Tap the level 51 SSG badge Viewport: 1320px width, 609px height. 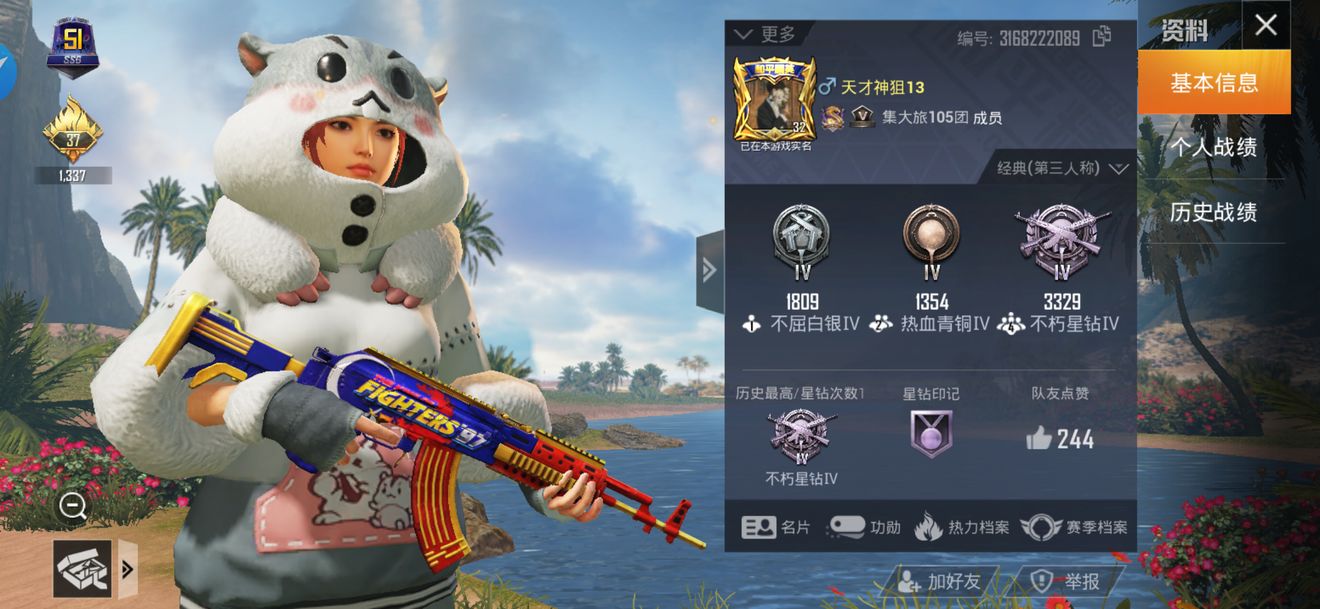[72, 48]
